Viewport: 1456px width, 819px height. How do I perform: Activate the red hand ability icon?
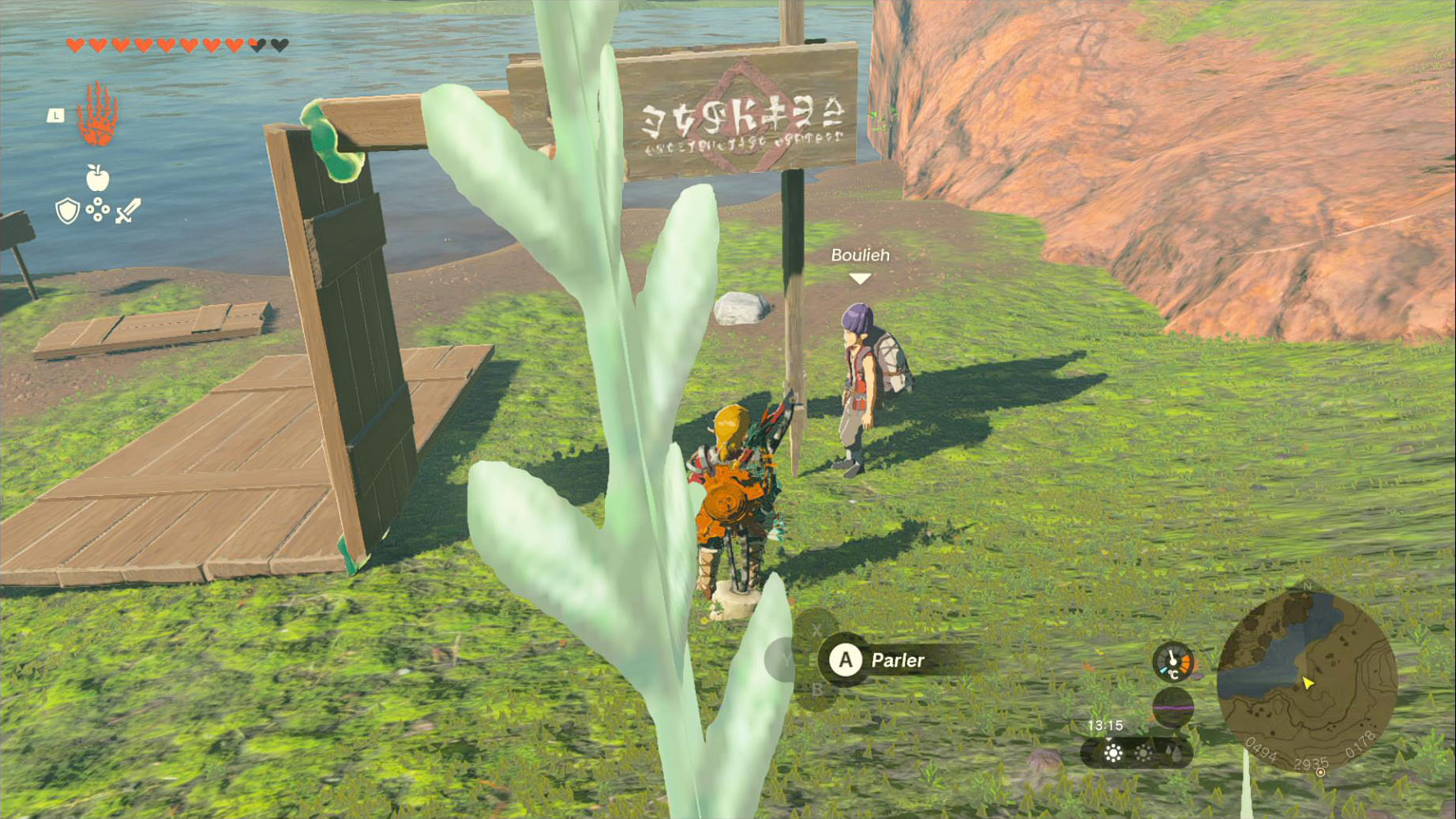click(x=98, y=115)
